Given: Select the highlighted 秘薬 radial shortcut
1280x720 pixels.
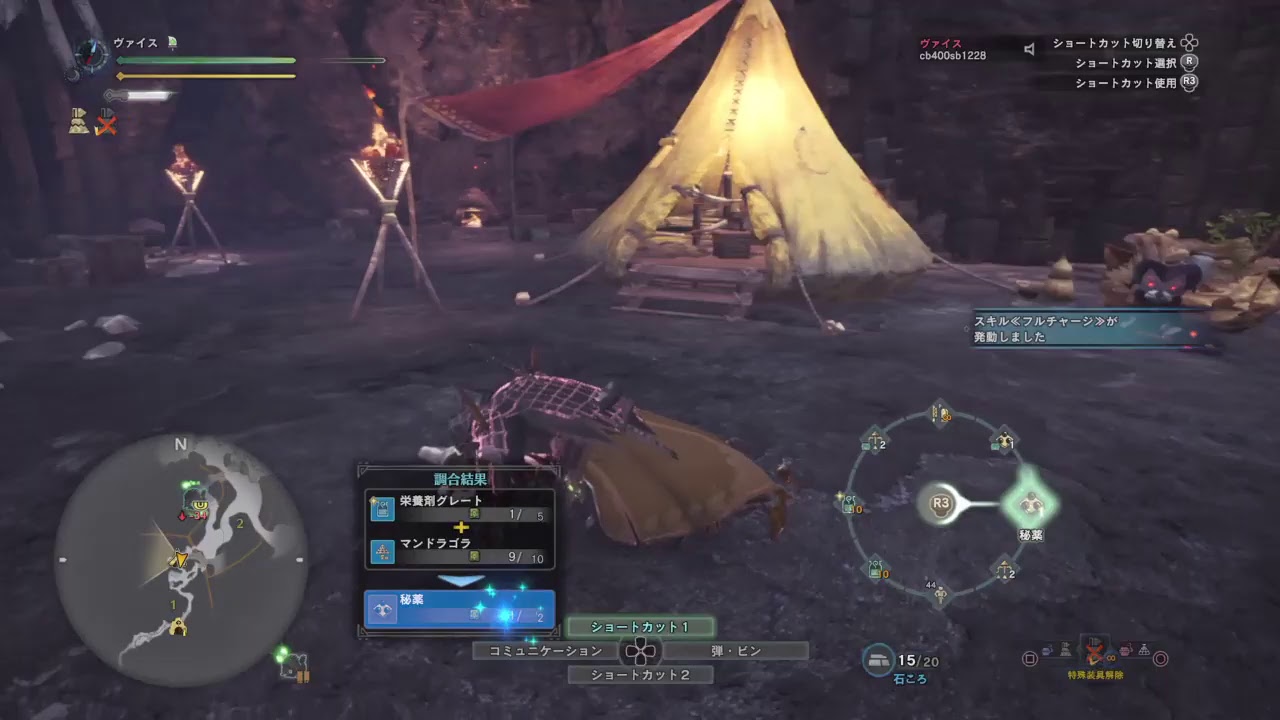Looking at the screenshot, I should [x=1029, y=503].
